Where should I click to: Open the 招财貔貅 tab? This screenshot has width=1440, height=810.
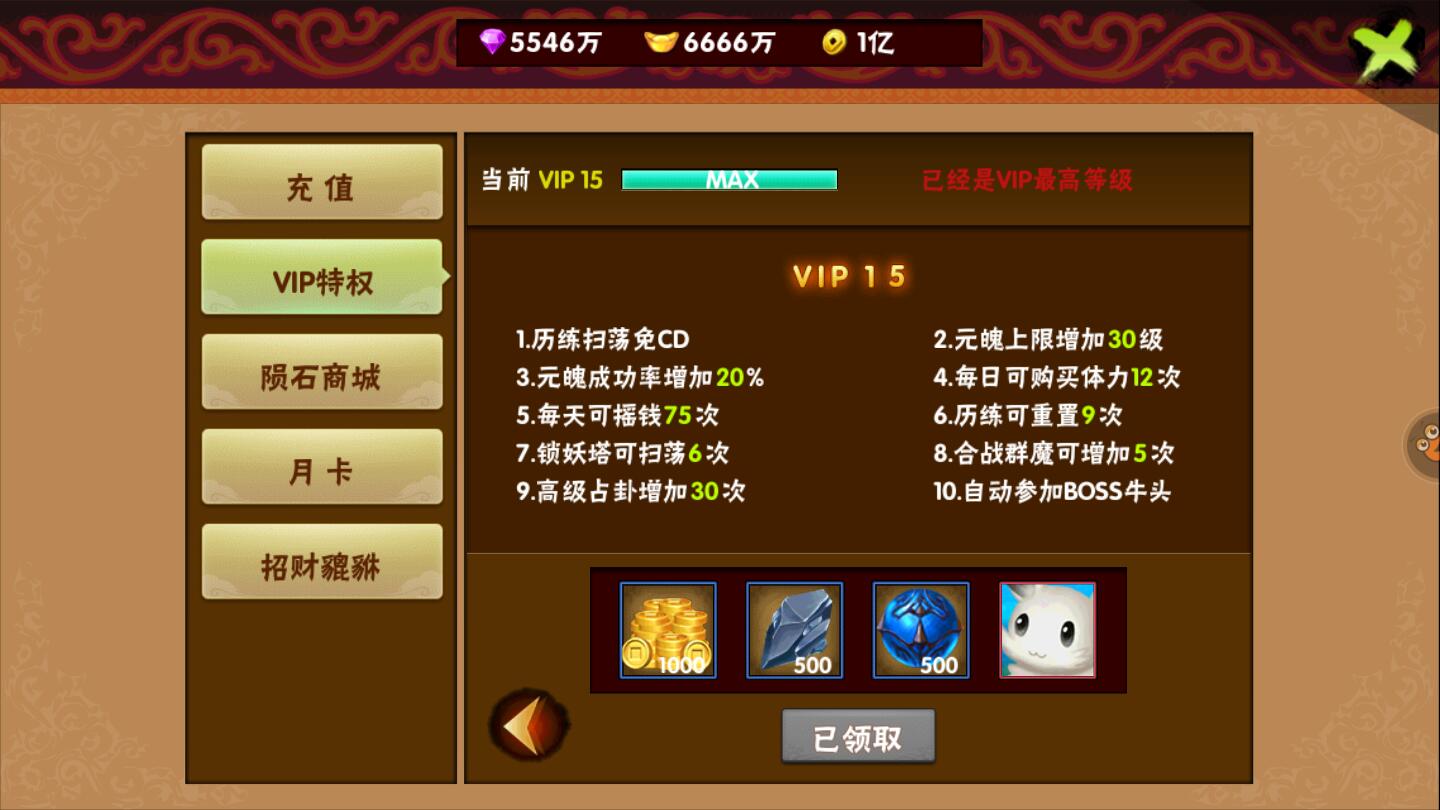pos(322,560)
